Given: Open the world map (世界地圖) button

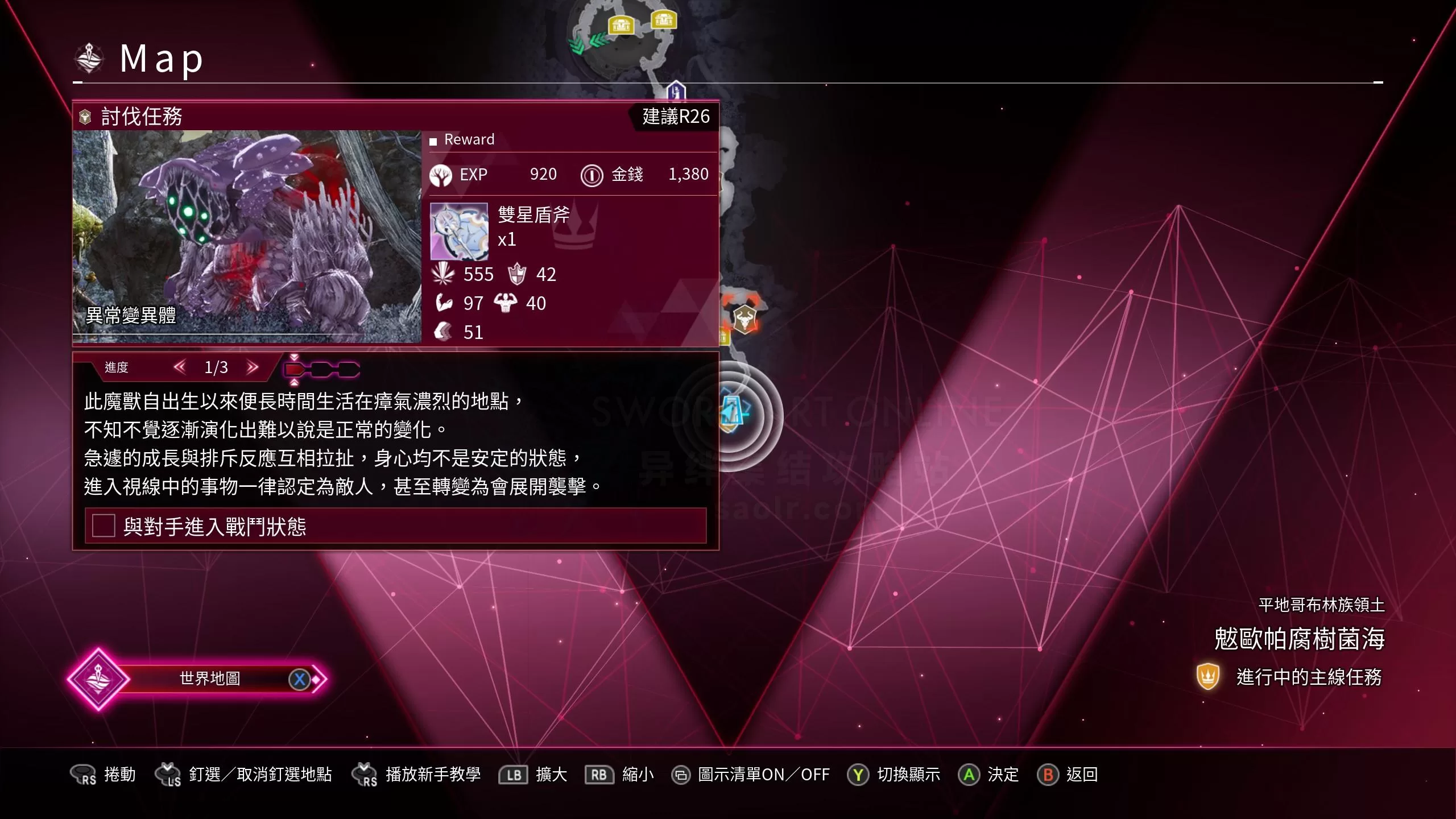Looking at the screenshot, I should pyautogui.click(x=209, y=679).
